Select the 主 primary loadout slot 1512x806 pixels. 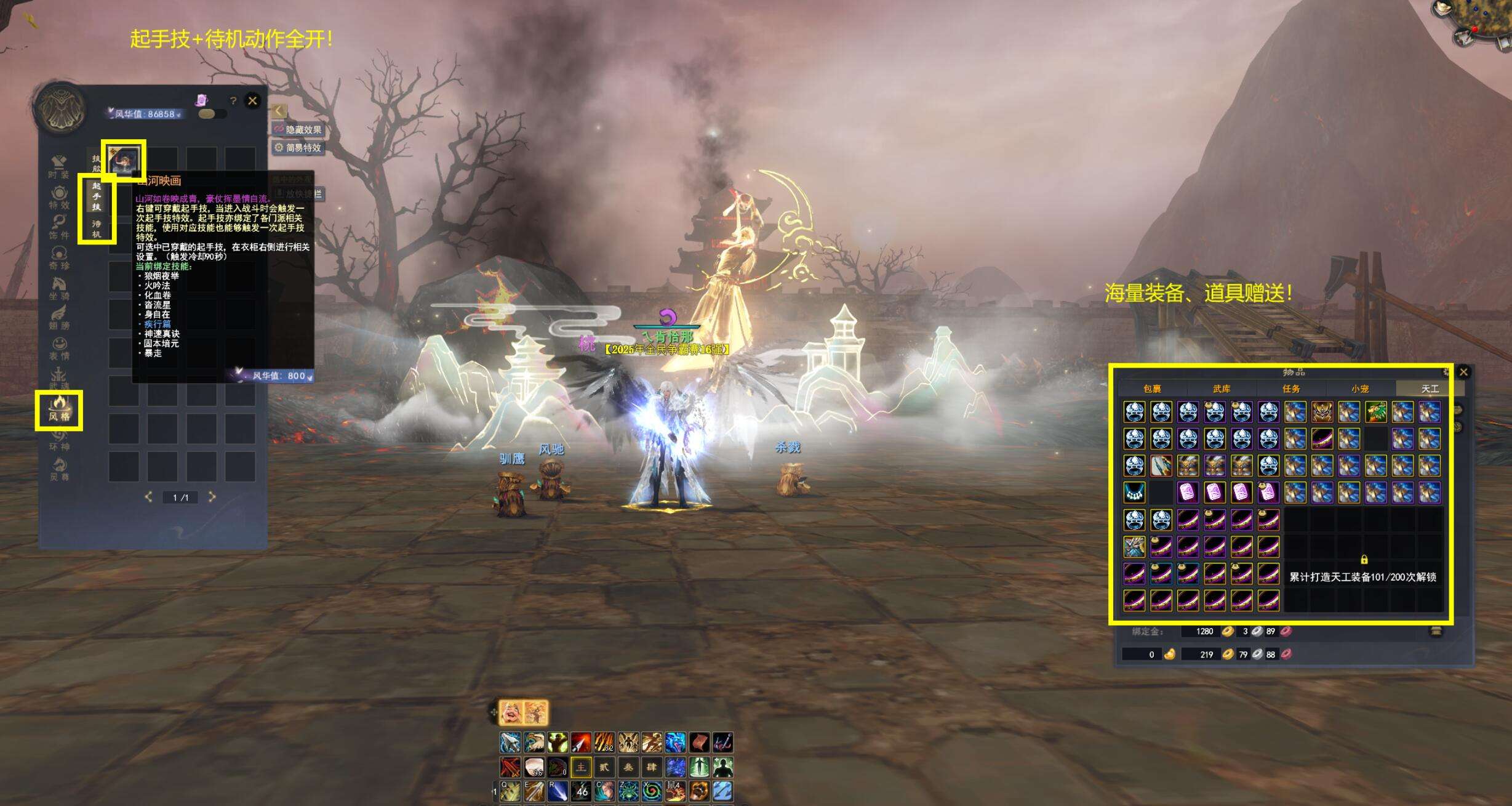[581, 767]
